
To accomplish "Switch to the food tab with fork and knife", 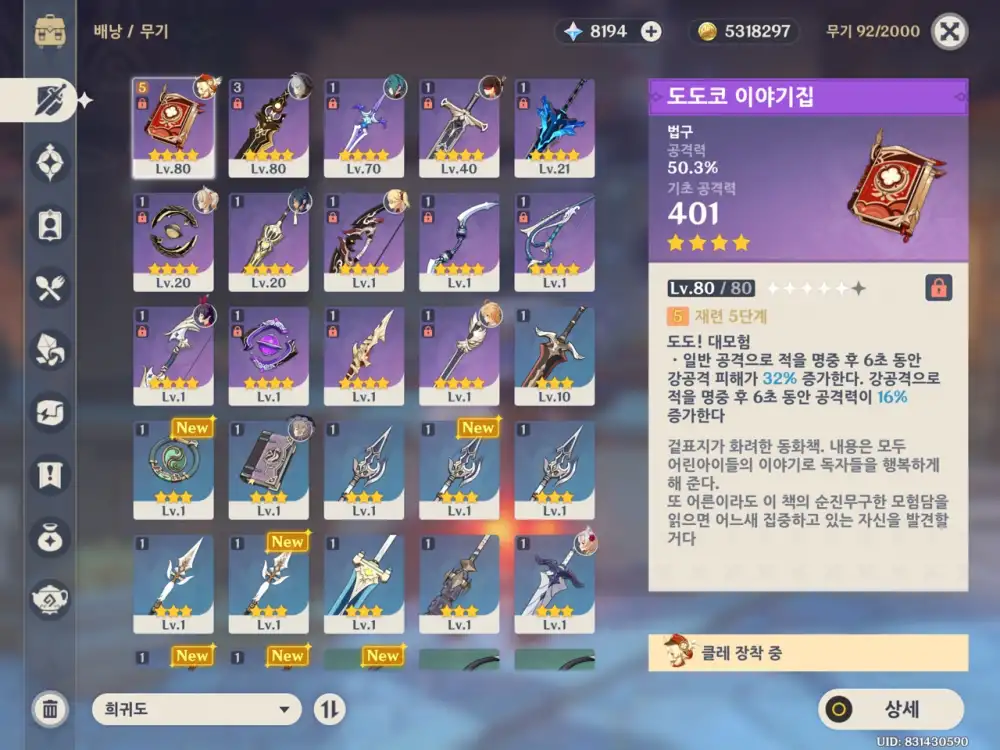I will [x=50, y=289].
